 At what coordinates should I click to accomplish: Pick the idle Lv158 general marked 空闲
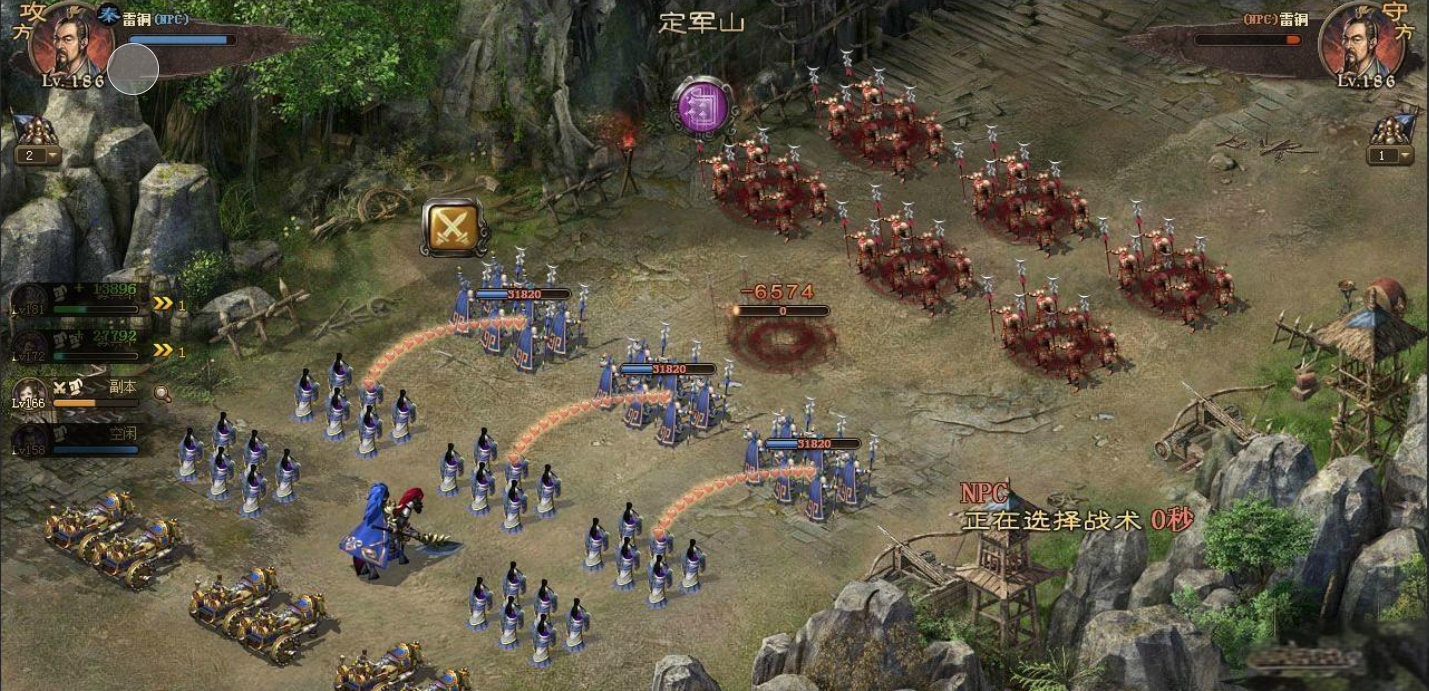pyautogui.click(x=80, y=439)
